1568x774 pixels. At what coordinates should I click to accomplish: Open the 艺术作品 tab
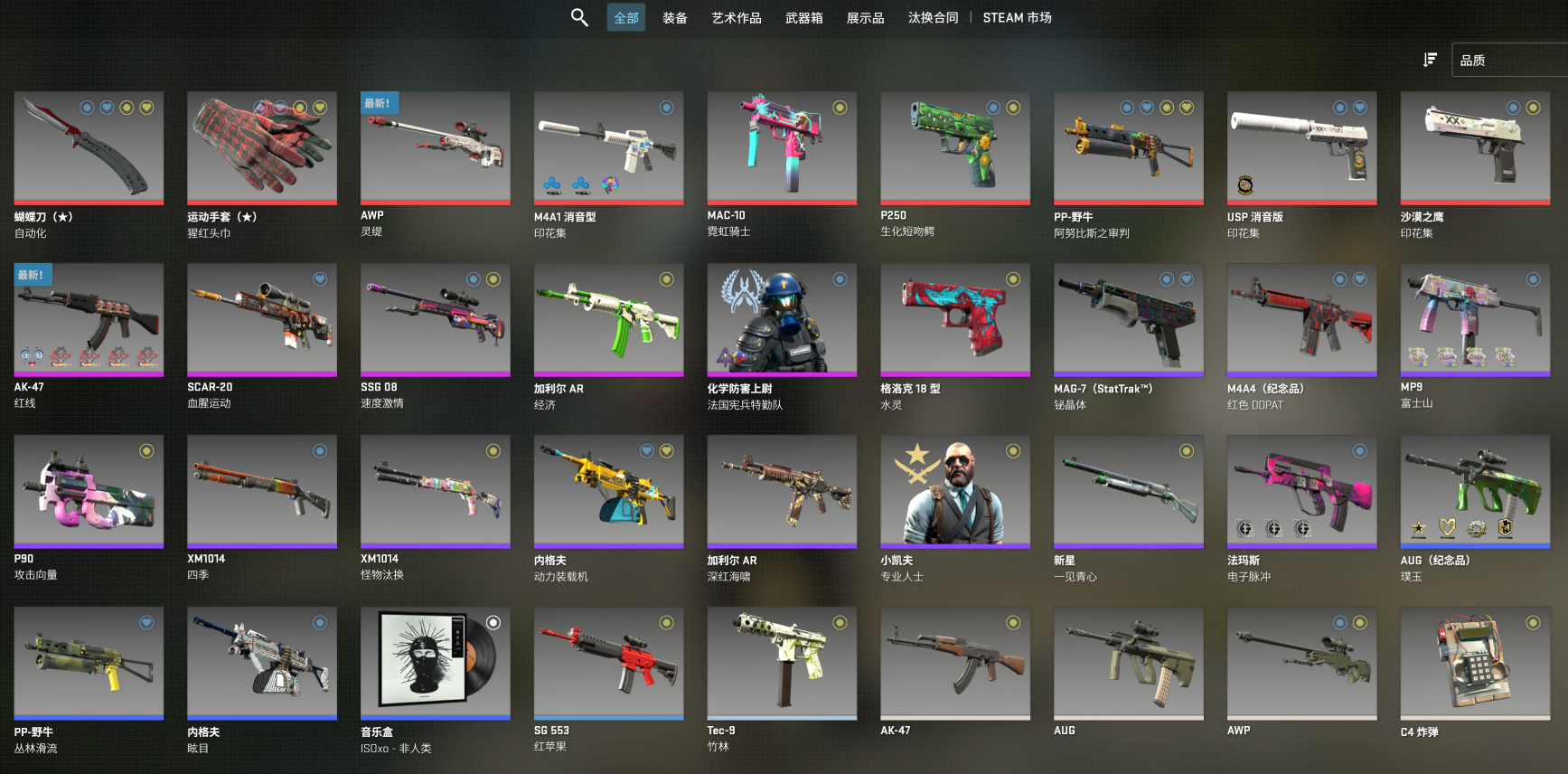pos(736,18)
